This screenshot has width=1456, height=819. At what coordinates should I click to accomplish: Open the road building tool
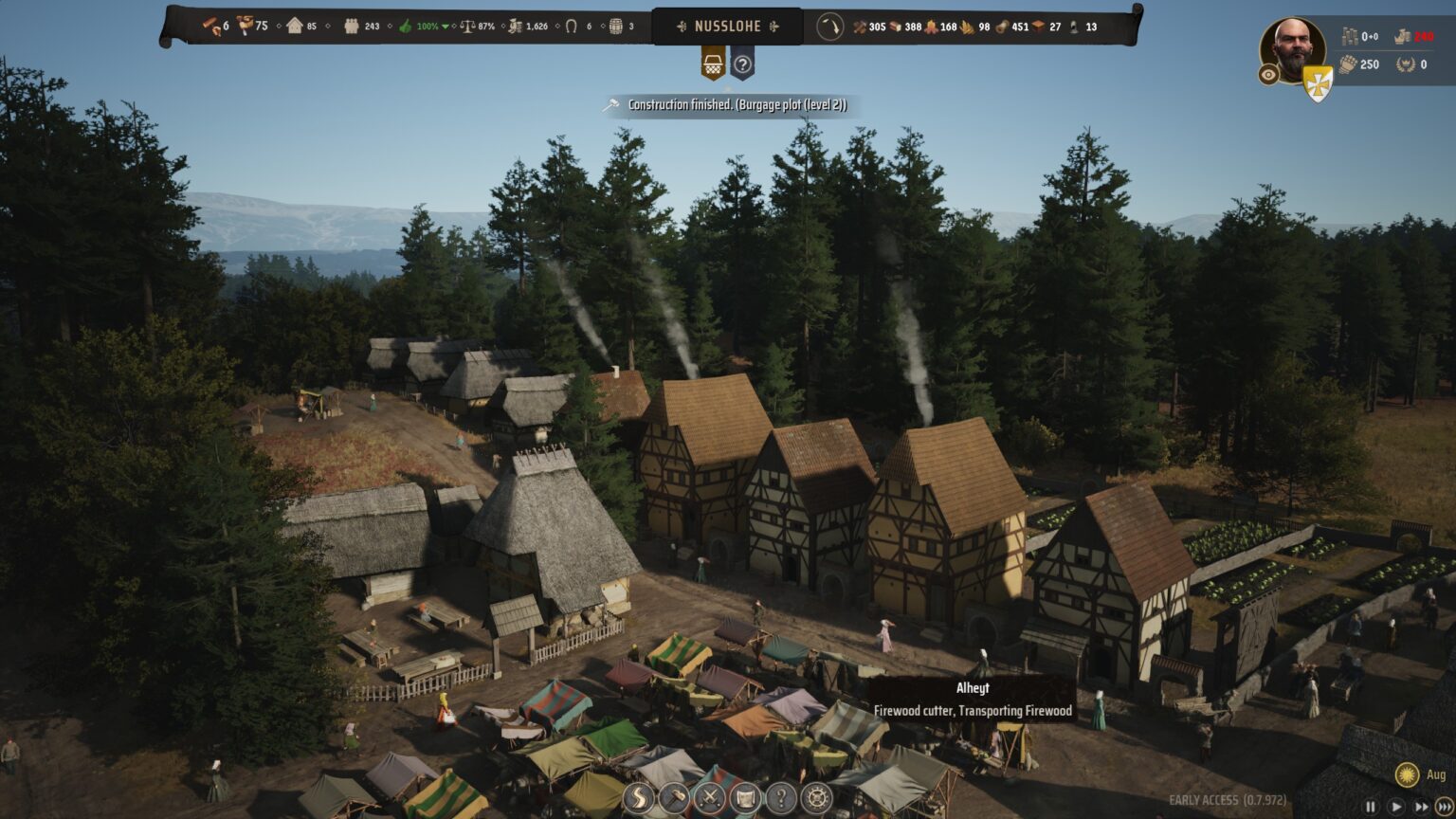coord(638,798)
